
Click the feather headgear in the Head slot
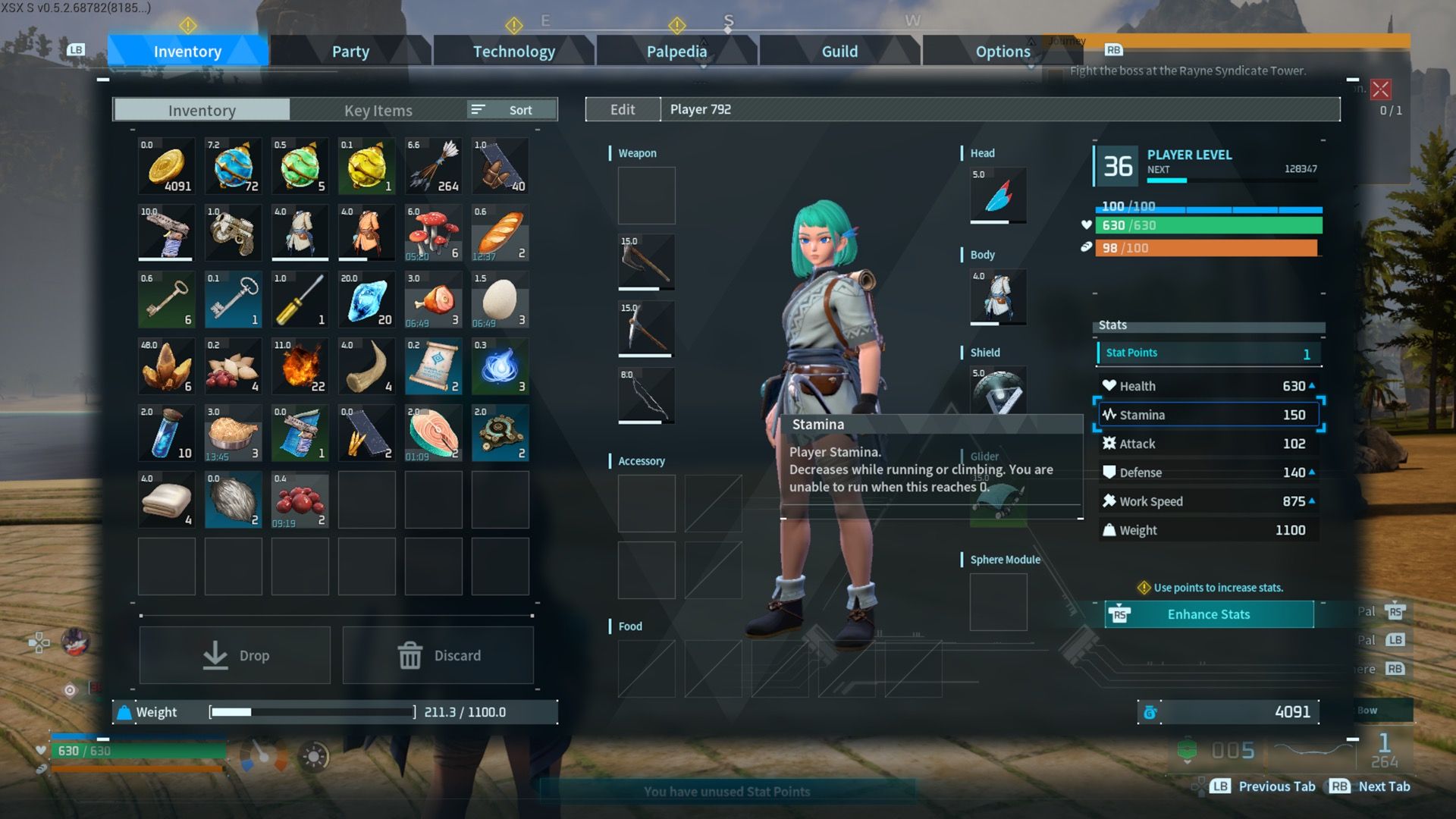tap(997, 196)
